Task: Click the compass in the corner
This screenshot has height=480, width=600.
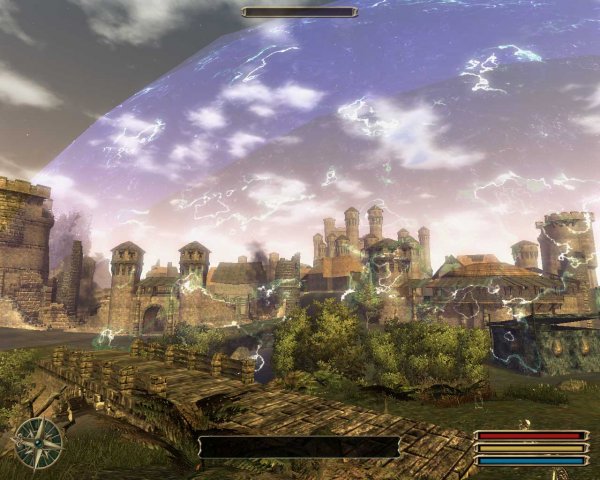Action: coord(39,442)
